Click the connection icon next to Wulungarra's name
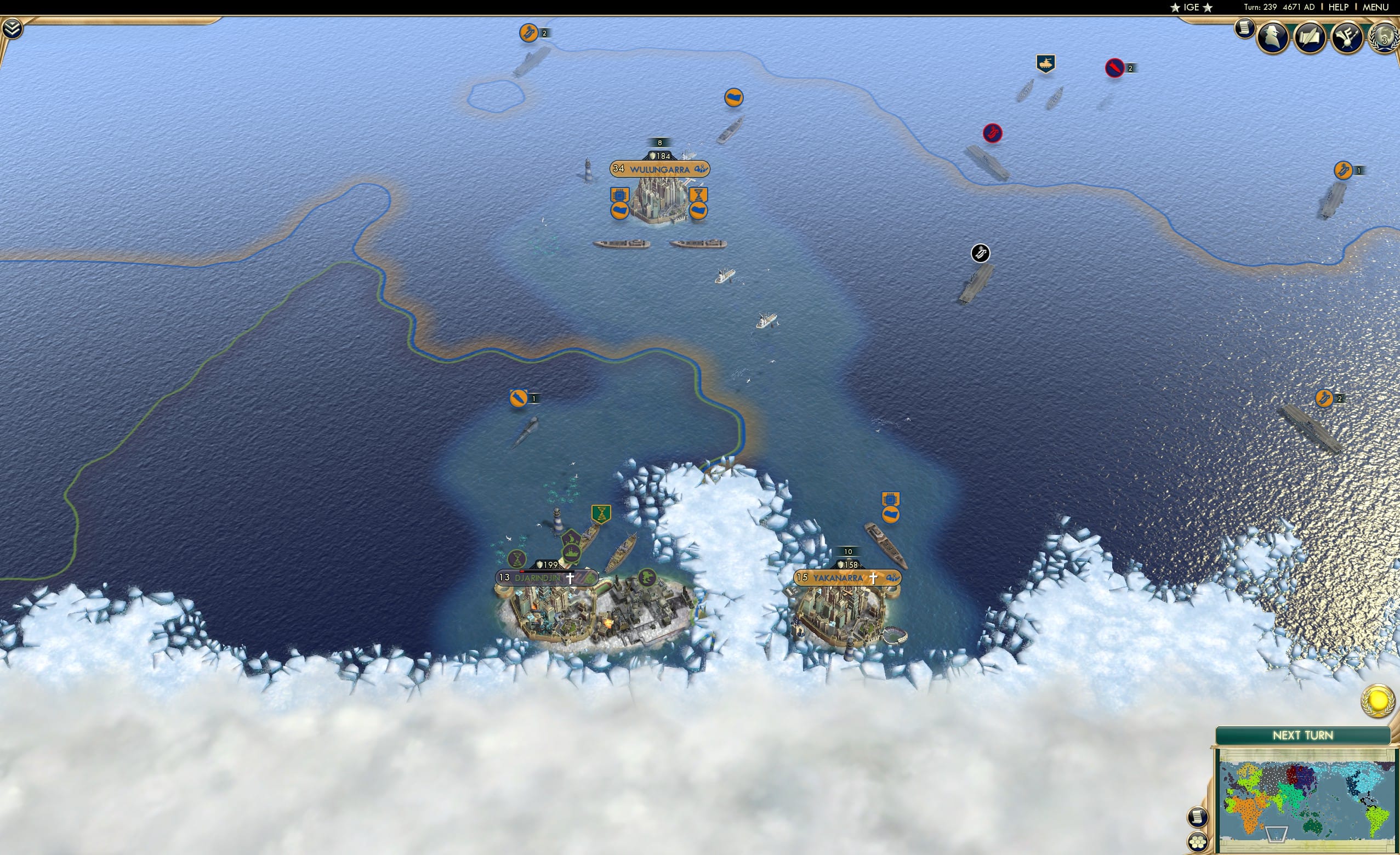This screenshot has height=855, width=1400. pyautogui.click(x=701, y=170)
